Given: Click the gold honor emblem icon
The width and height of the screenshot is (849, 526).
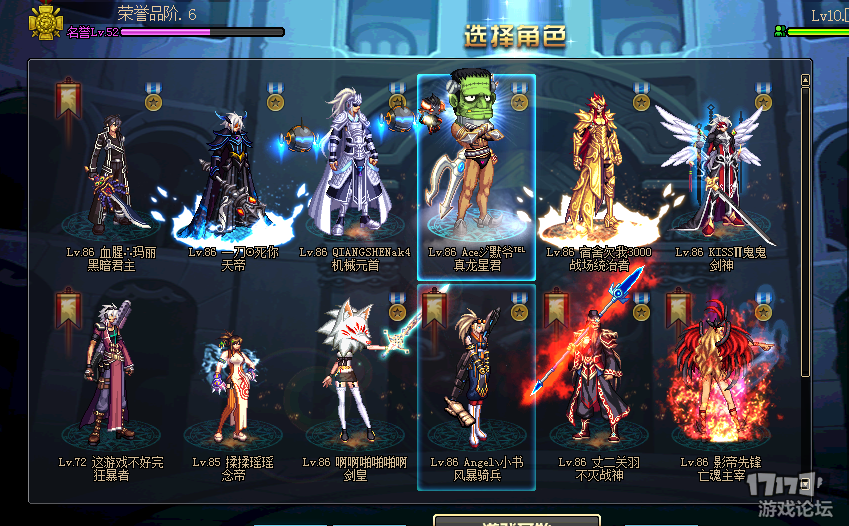Looking at the screenshot, I should tap(46, 19).
